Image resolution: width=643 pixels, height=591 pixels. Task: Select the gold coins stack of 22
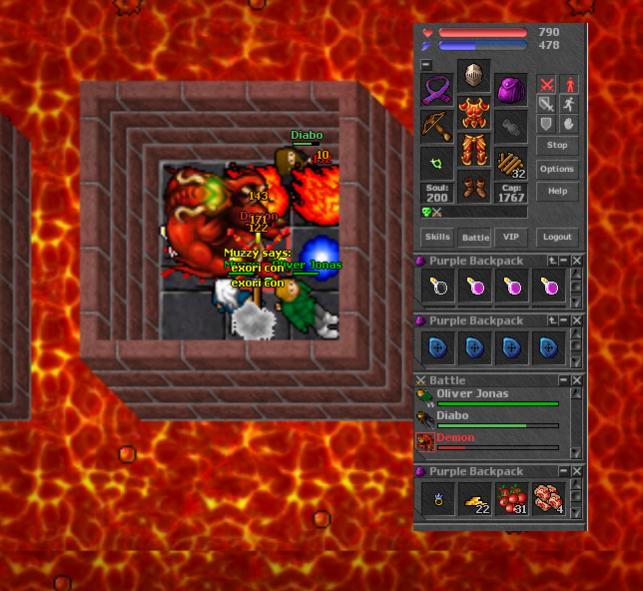475,499
